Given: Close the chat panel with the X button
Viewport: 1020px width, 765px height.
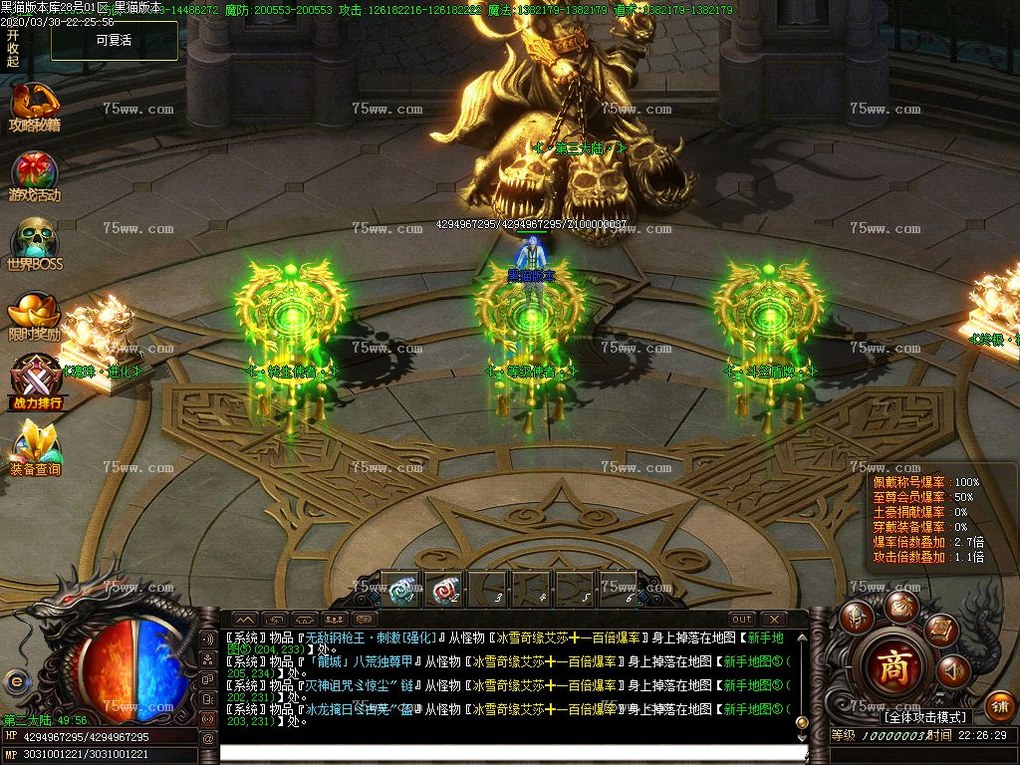Looking at the screenshot, I should 772,619.
